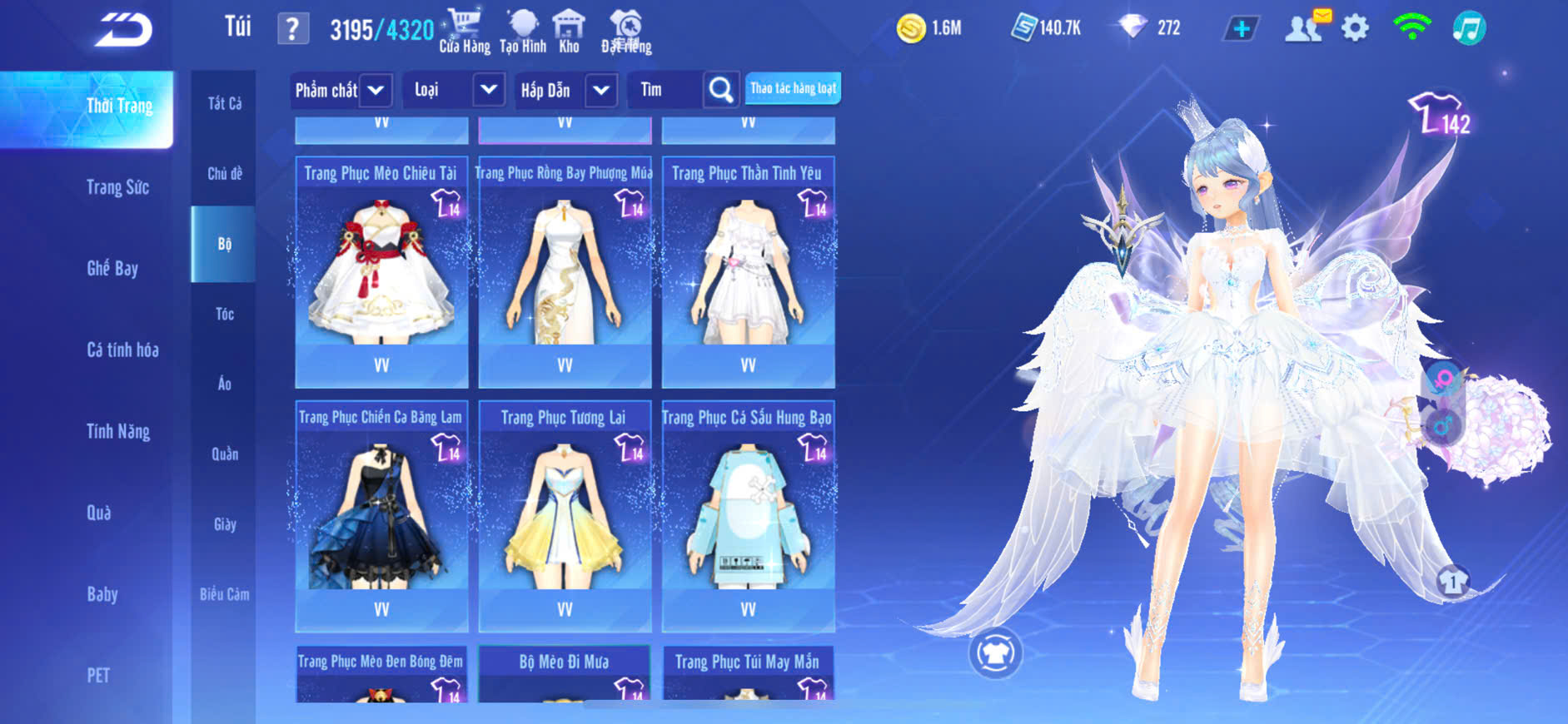Open the settings gear
Viewport: 1568px width, 724px height.
[1355, 28]
